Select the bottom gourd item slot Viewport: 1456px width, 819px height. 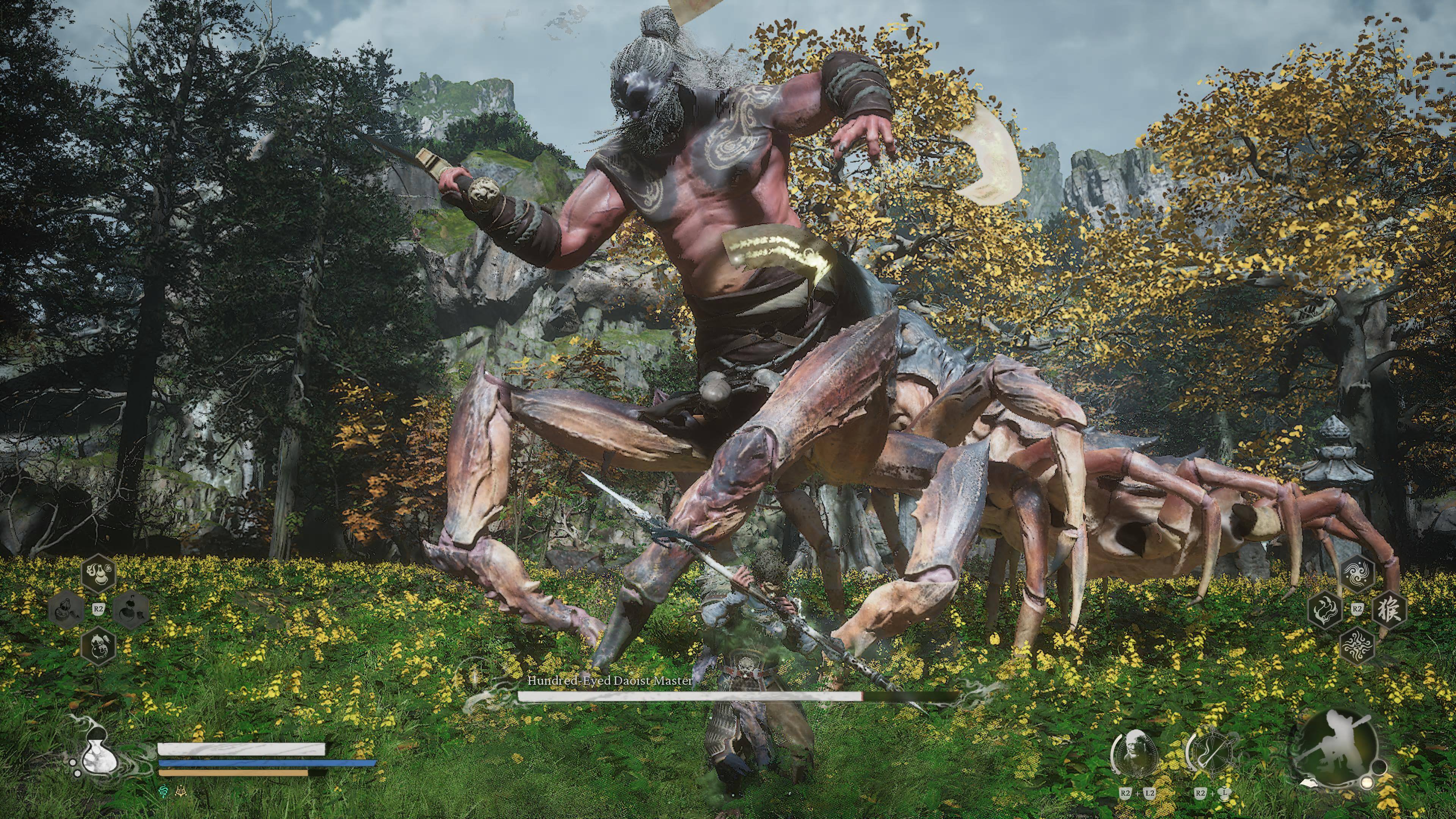coord(99,645)
